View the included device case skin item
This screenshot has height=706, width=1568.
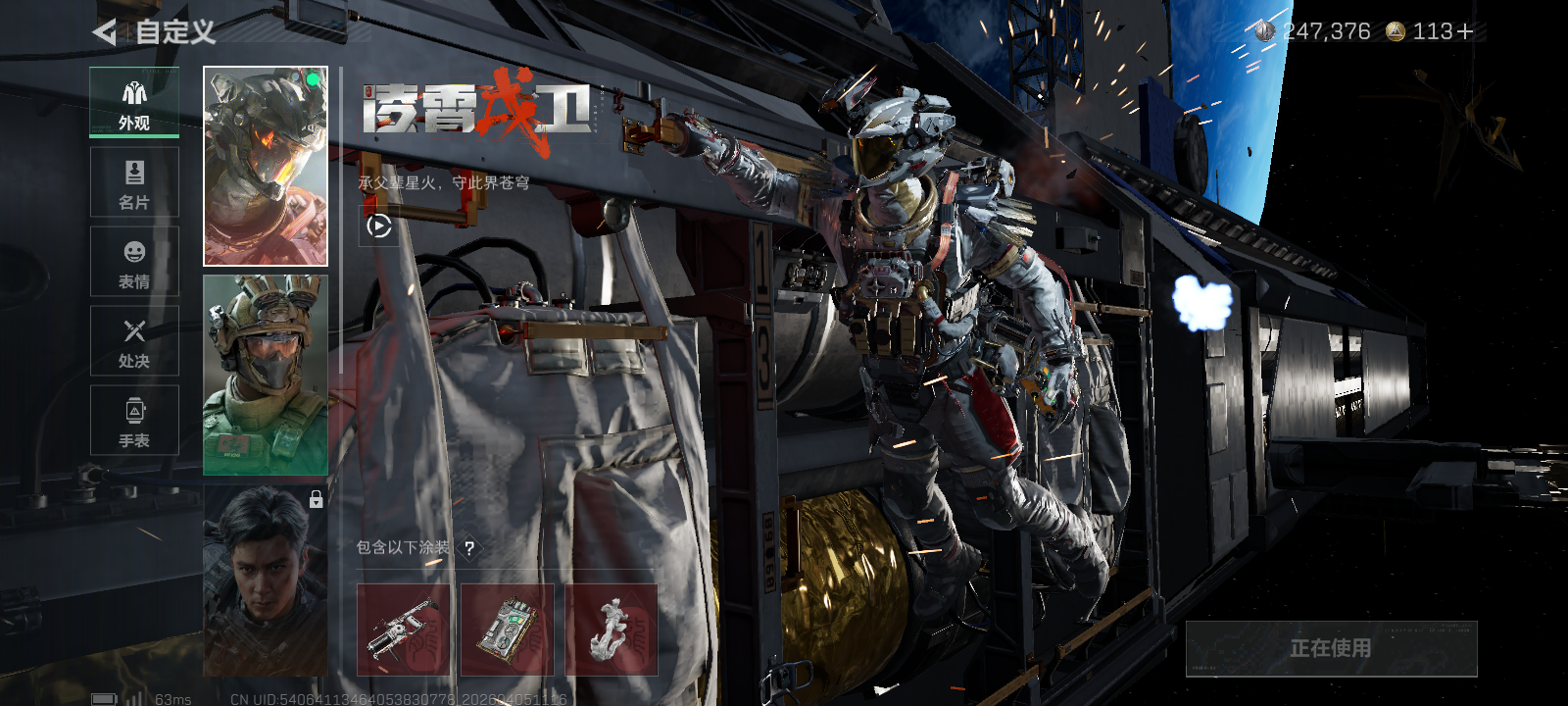pyautogui.click(x=507, y=630)
